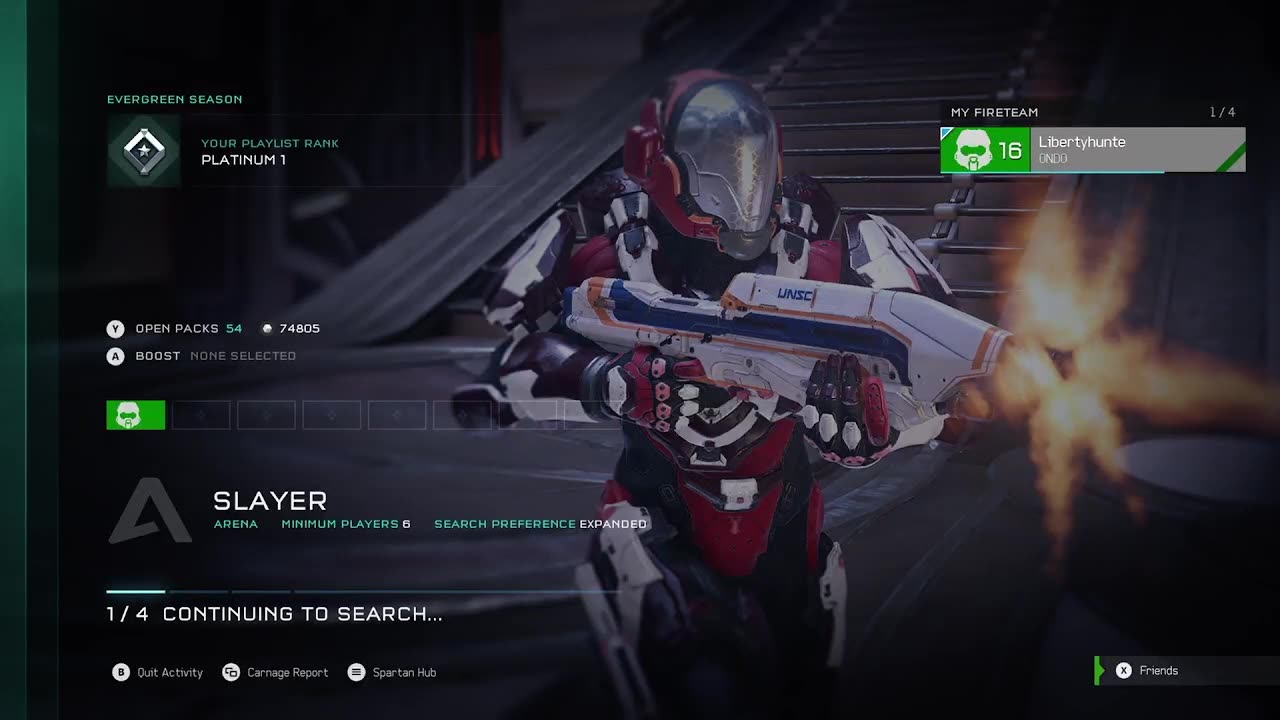
Task: Open Packs from the lobby menu
Action: 176,329
